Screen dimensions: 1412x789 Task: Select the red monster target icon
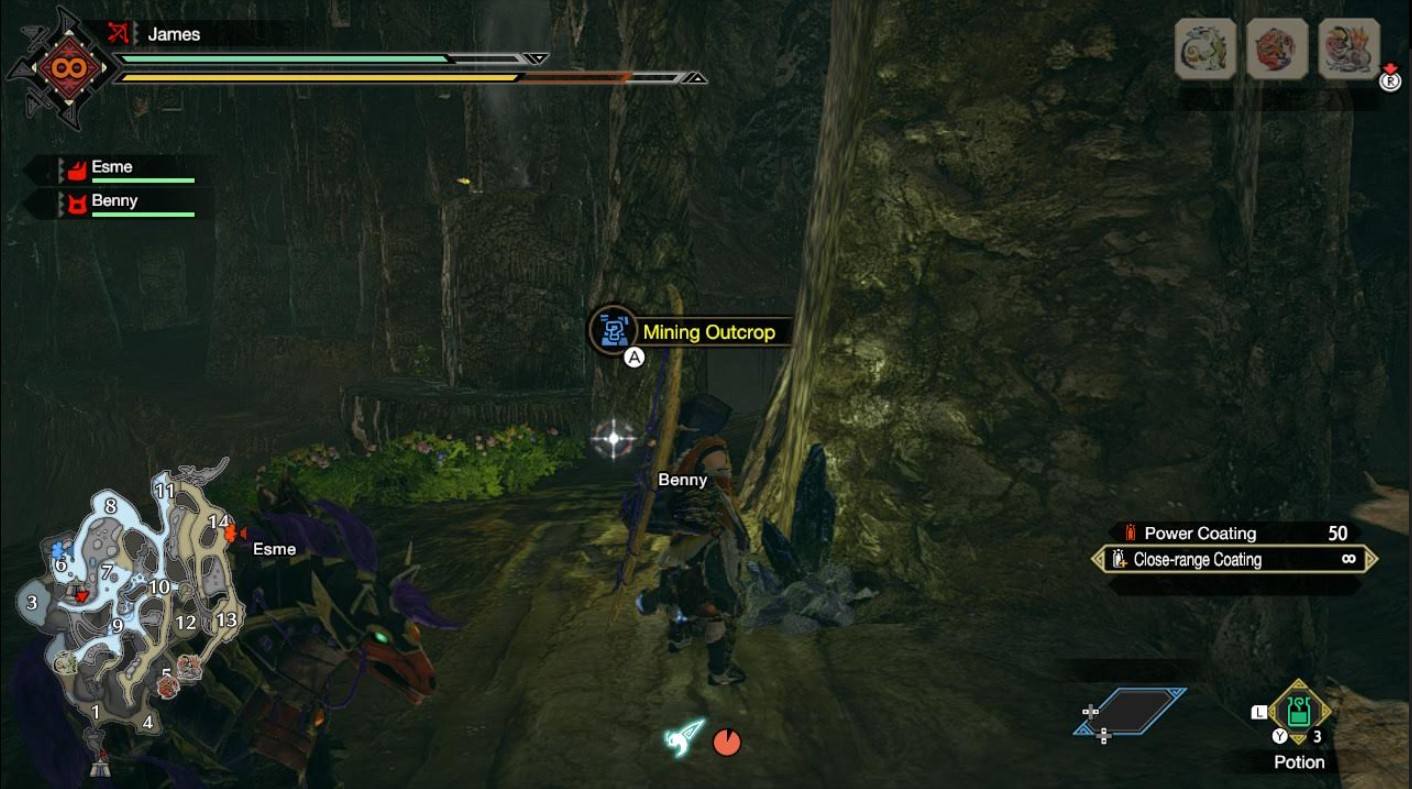1277,48
